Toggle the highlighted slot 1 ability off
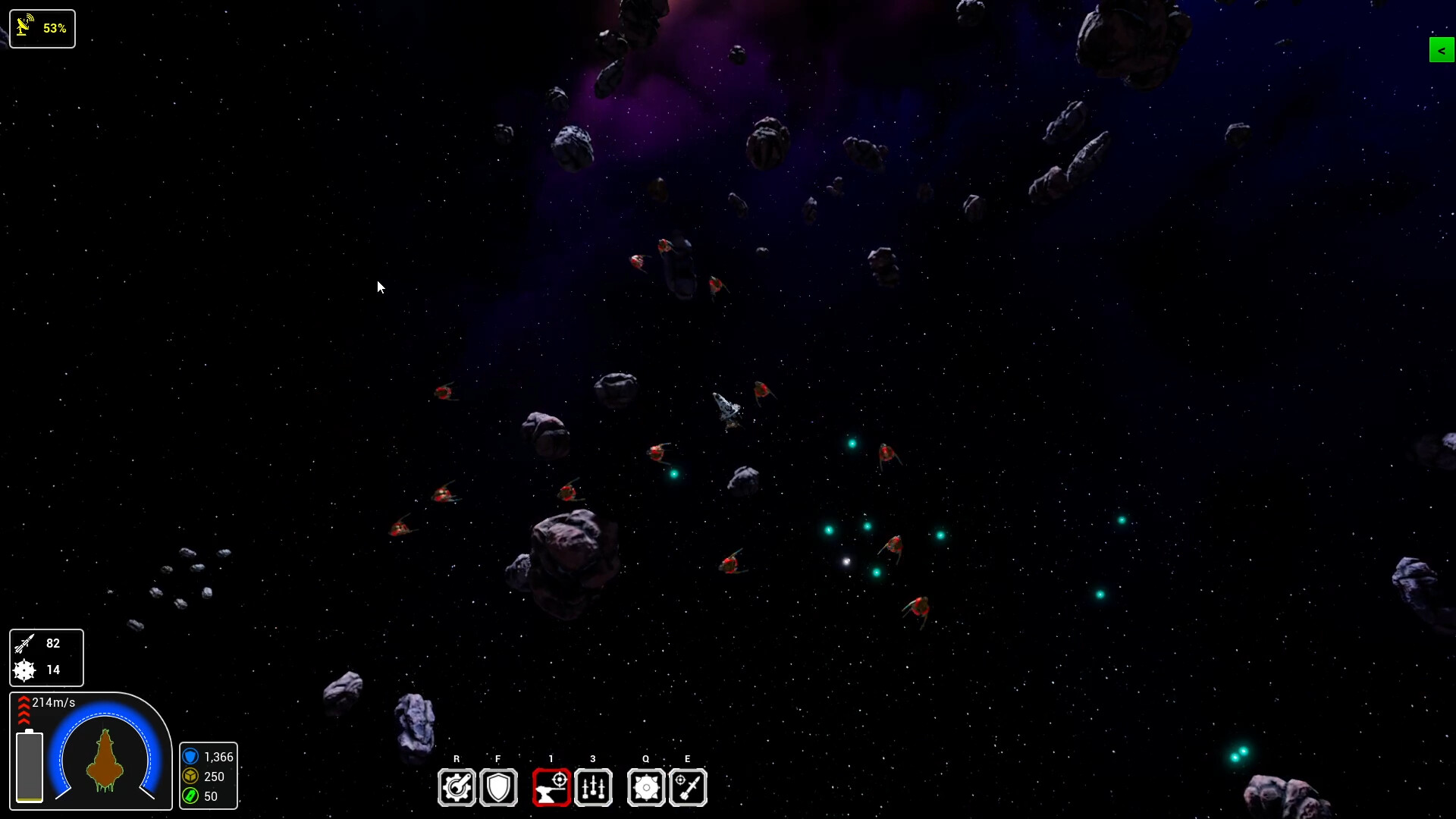The height and width of the screenshot is (819, 1456). point(551,787)
